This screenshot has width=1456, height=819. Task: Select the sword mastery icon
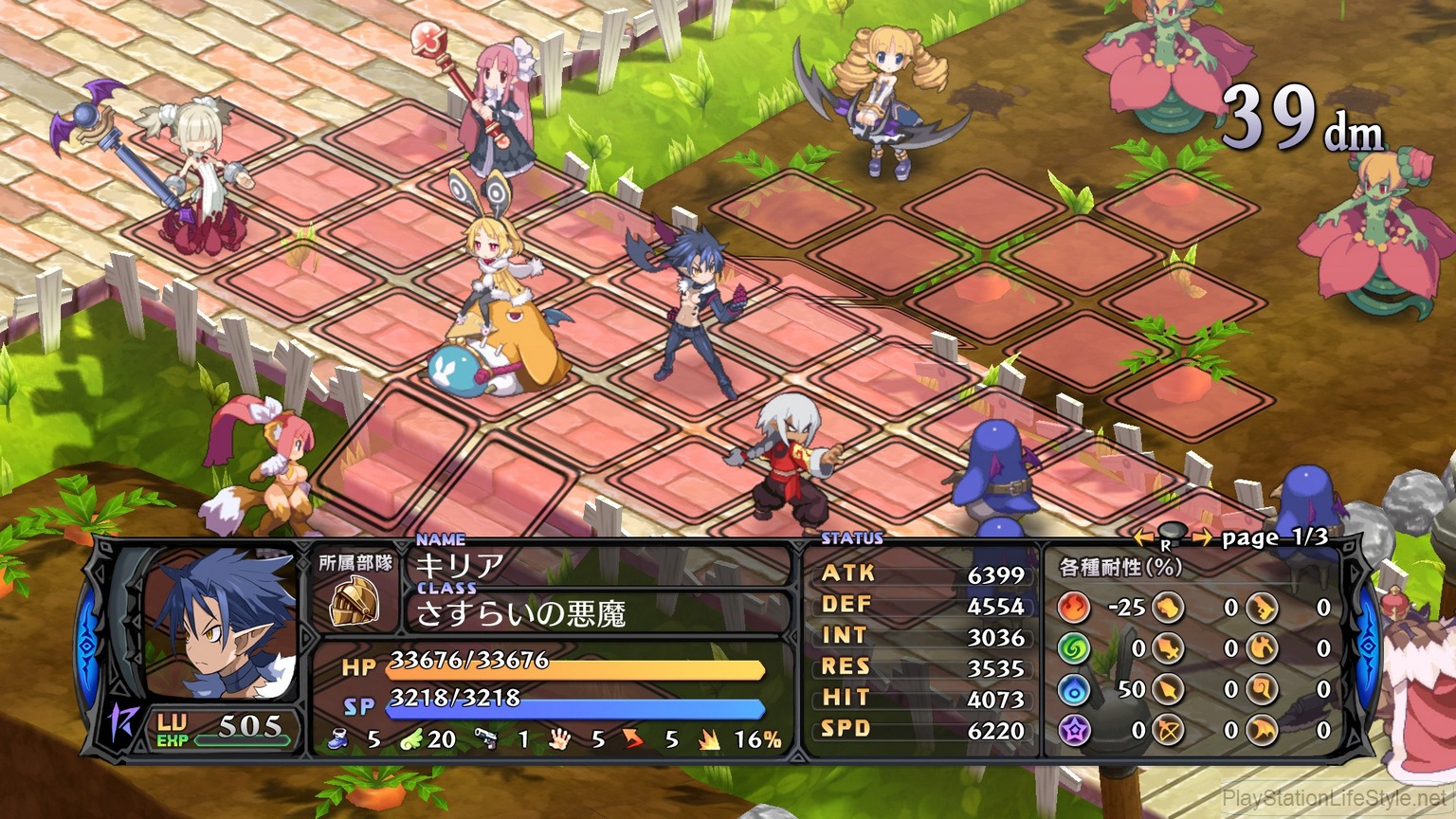(1168, 648)
